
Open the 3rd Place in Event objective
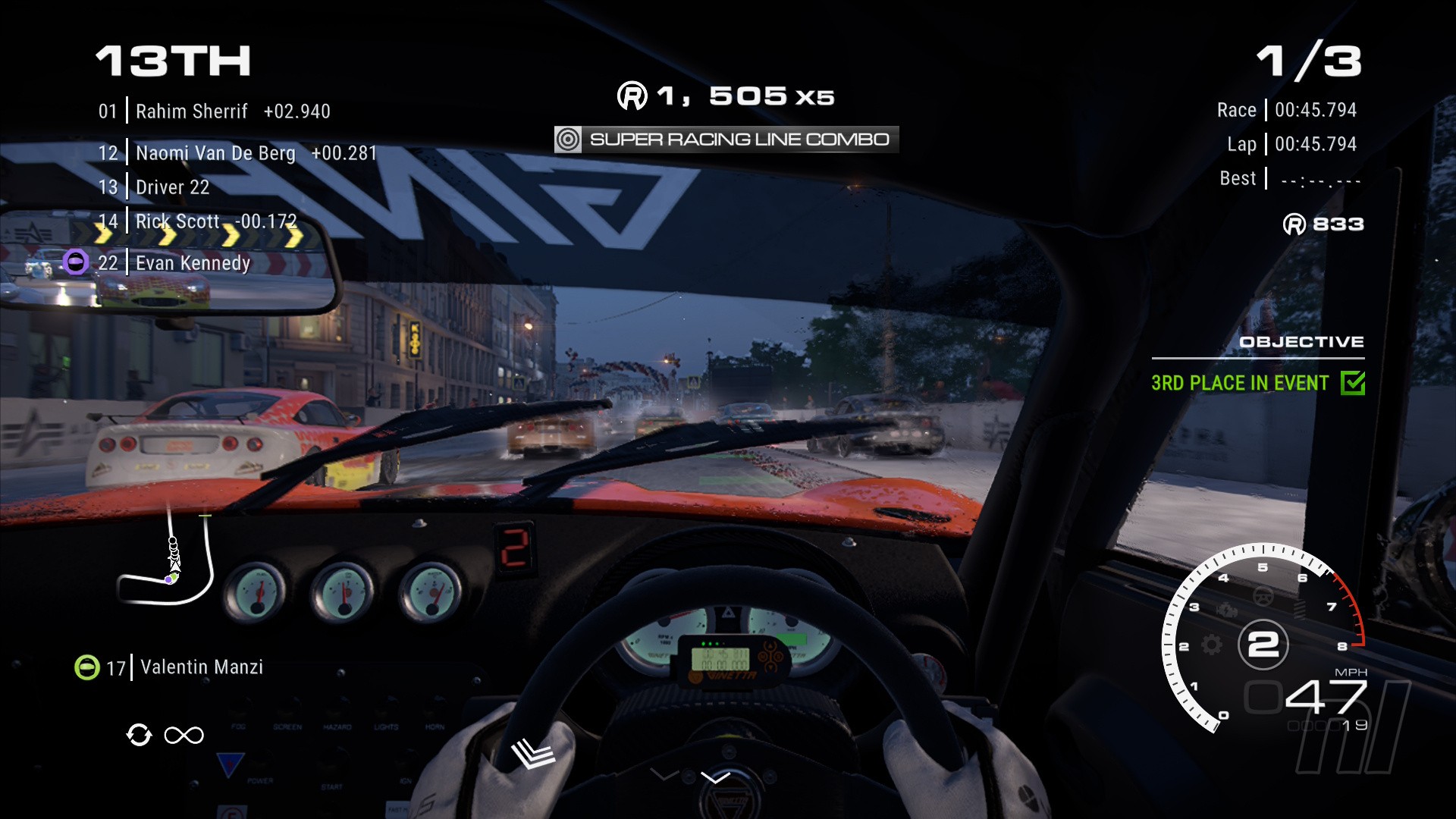pyautogui.click(x=1240, y=383)
